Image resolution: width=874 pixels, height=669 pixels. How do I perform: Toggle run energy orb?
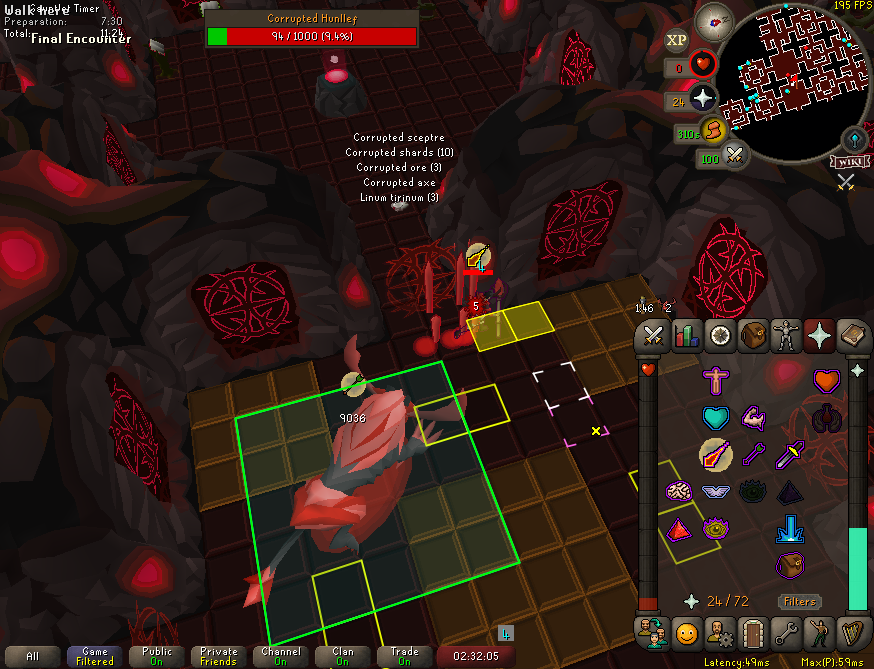712,129
